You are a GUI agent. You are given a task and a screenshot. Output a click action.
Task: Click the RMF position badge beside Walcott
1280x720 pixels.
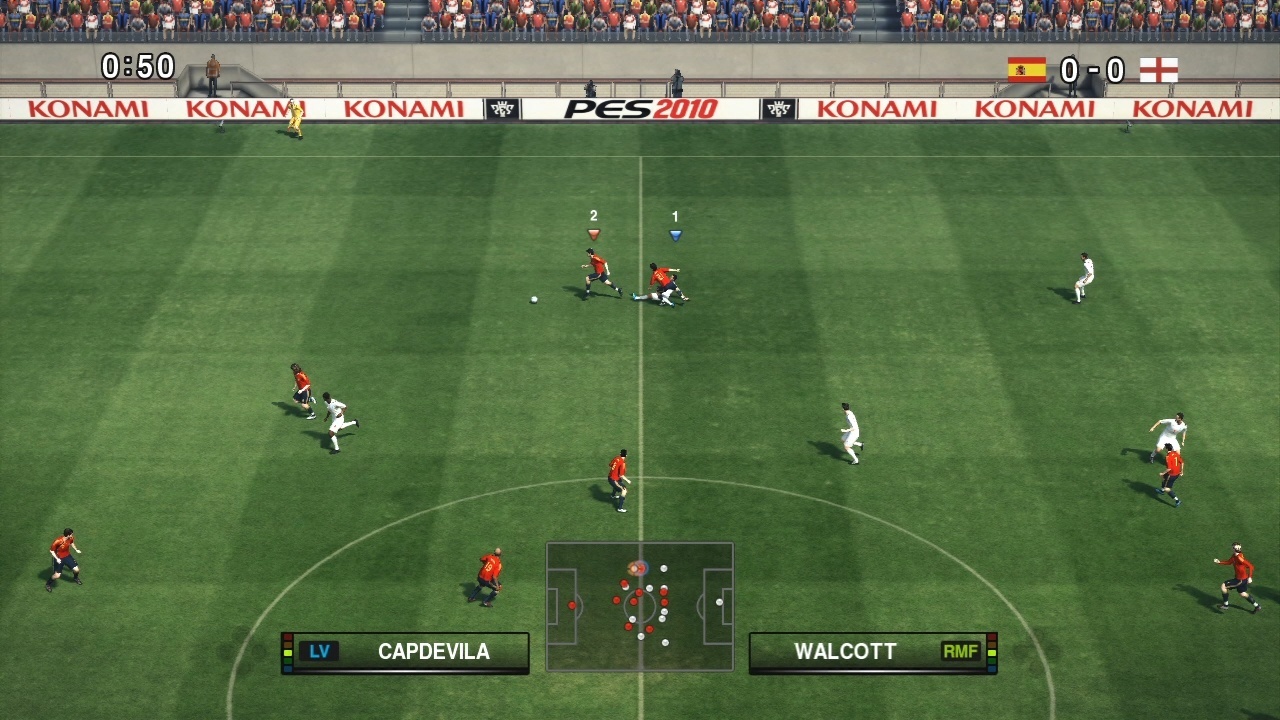[x=961, y=651]
